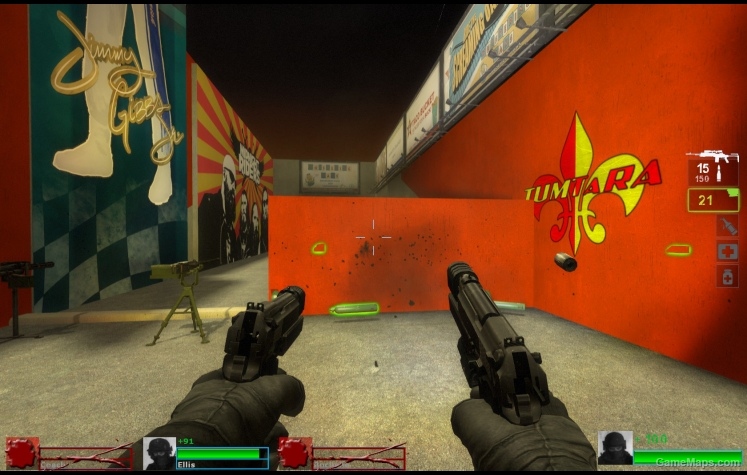Viewport: 747px width, 475px height.
Task: Choose the first aid kit slot
Action: pos(727,251)
